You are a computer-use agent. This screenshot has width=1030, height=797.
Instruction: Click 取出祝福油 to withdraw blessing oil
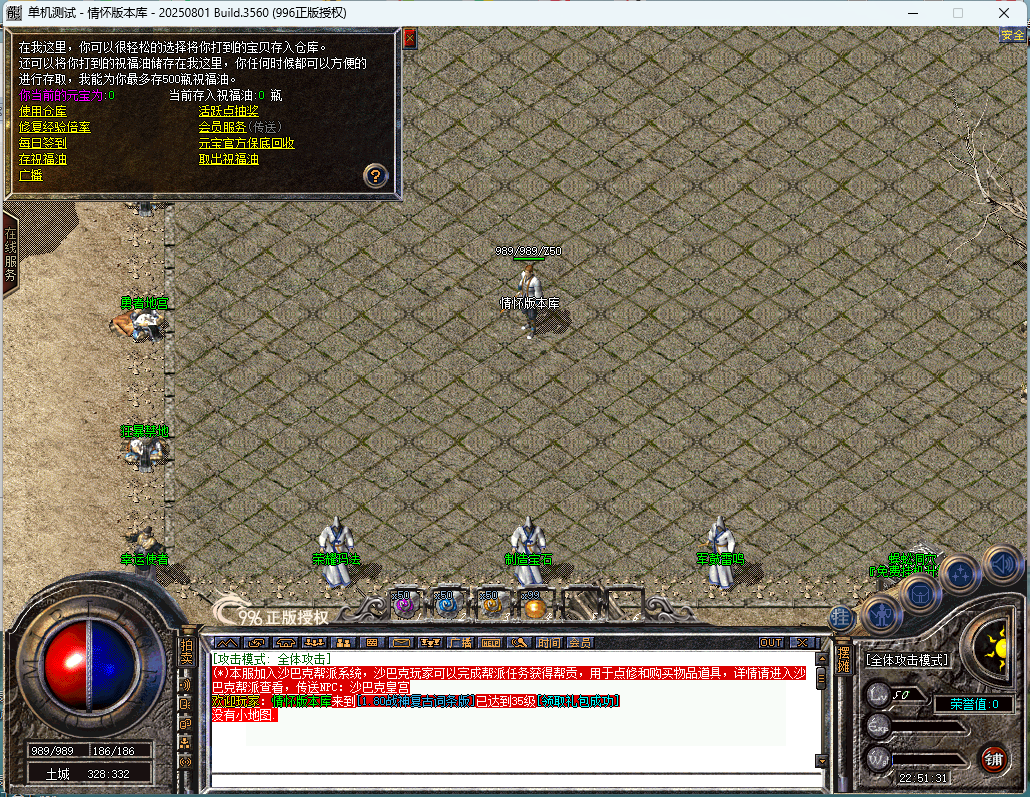(x=228, y=159)
